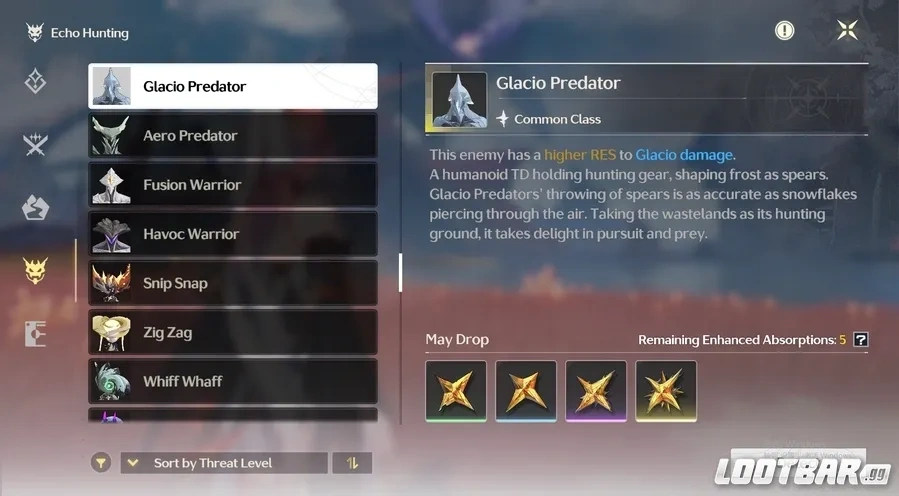Open the Havoc Warrior entry

pyautogui.click(x=233, y=233)
